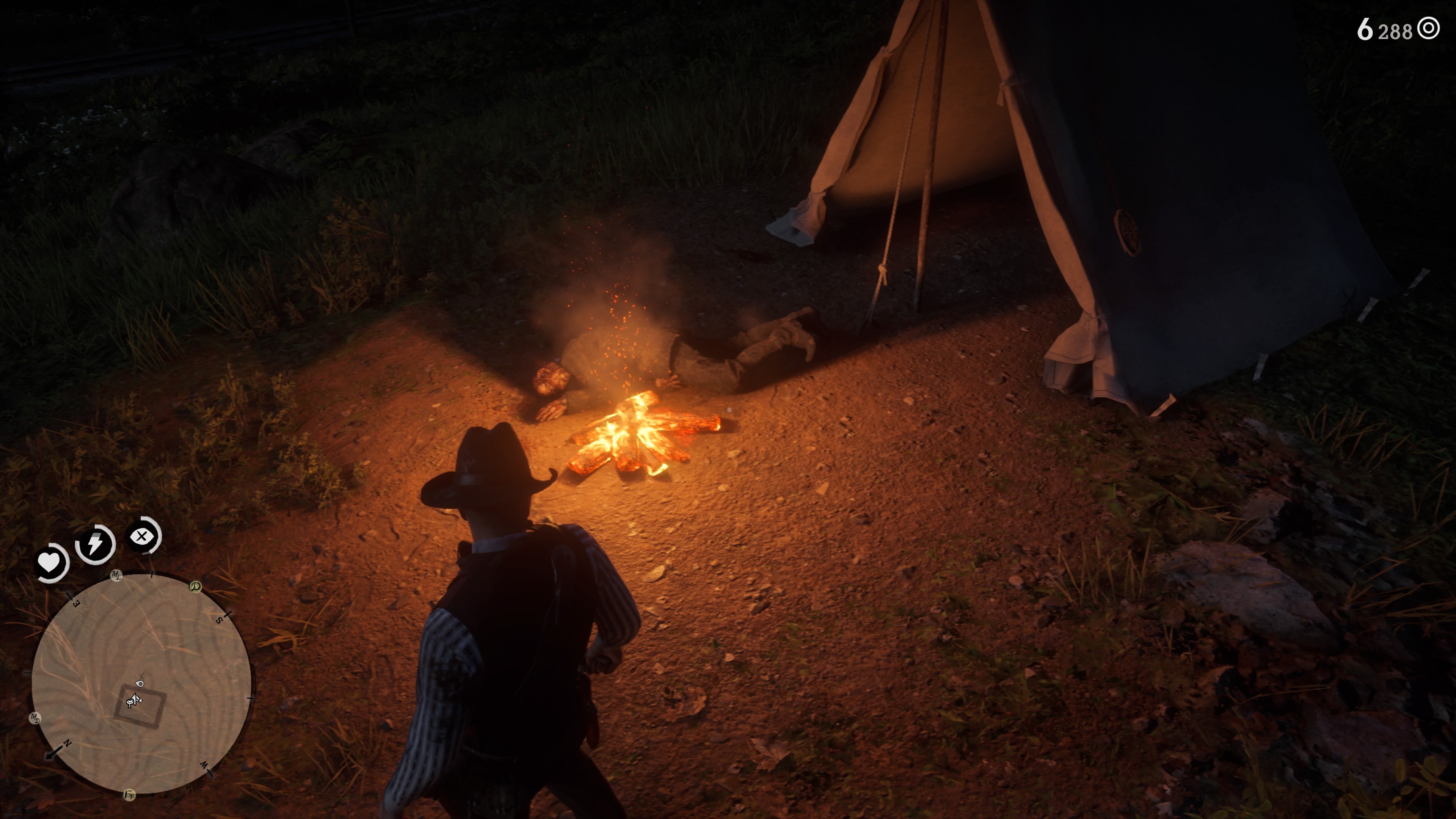Click the heart health core icon
The image size is (1456, 819).
50,563
